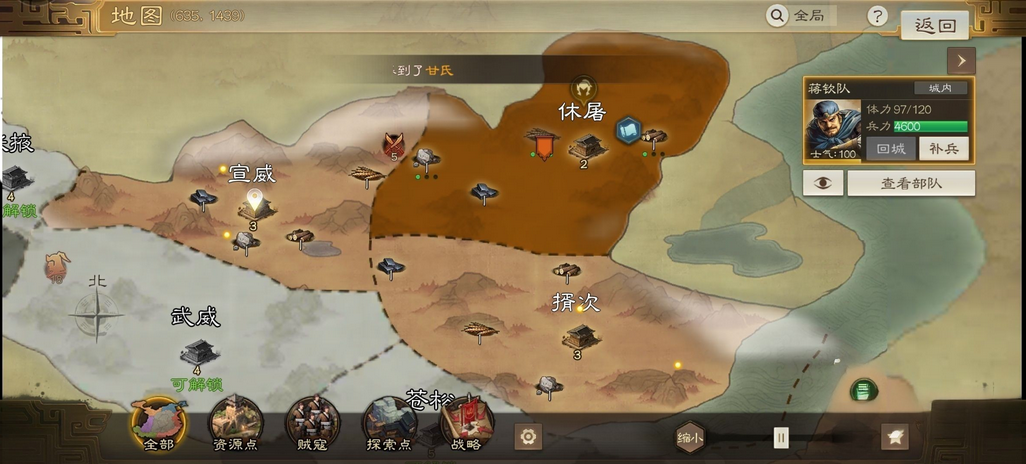The width and height of the screenshot is (1026, 464).
Task: Send troops back with 回城
Action: 890,149
